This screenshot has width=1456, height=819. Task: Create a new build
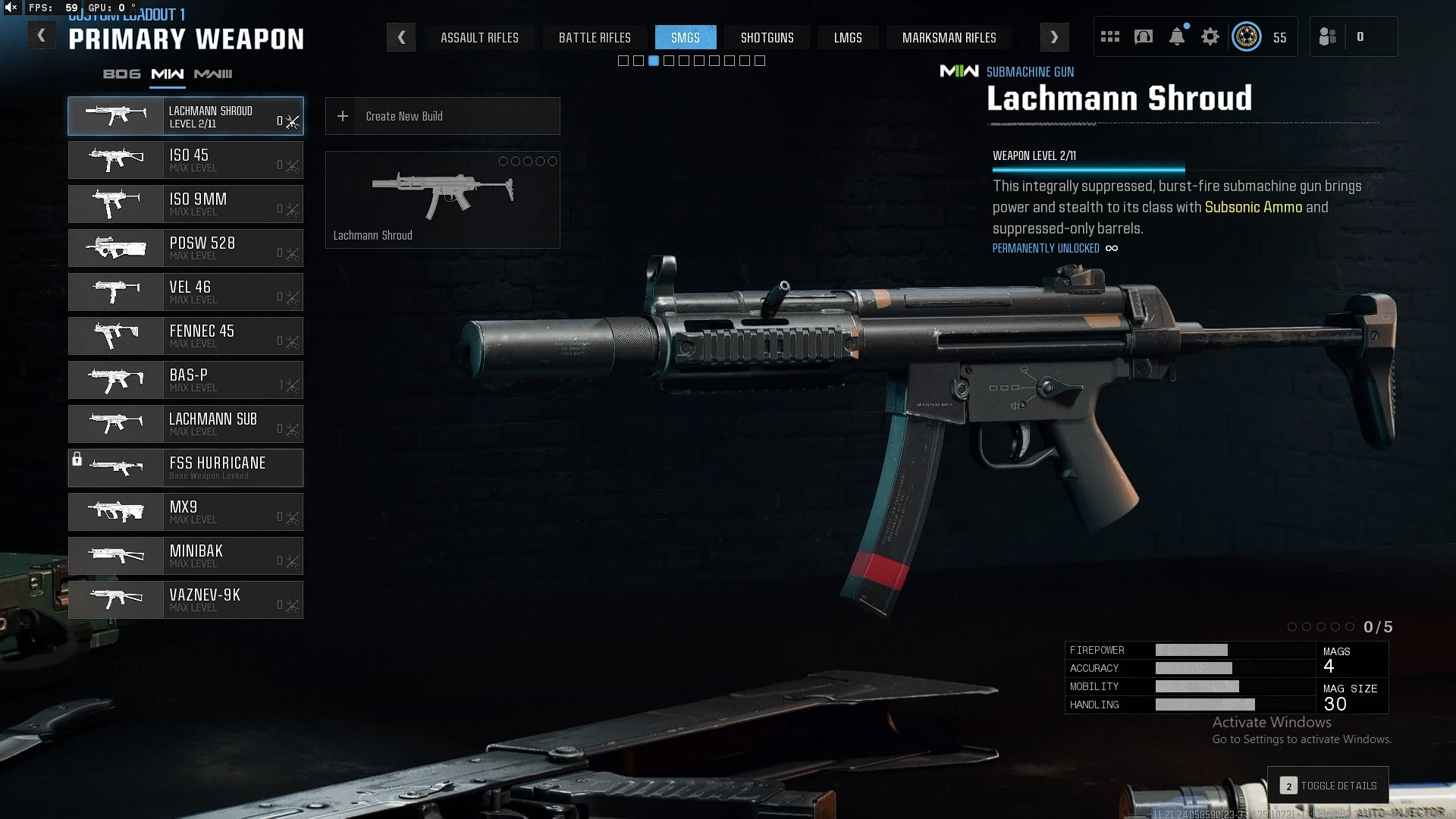tap(442, 116)
